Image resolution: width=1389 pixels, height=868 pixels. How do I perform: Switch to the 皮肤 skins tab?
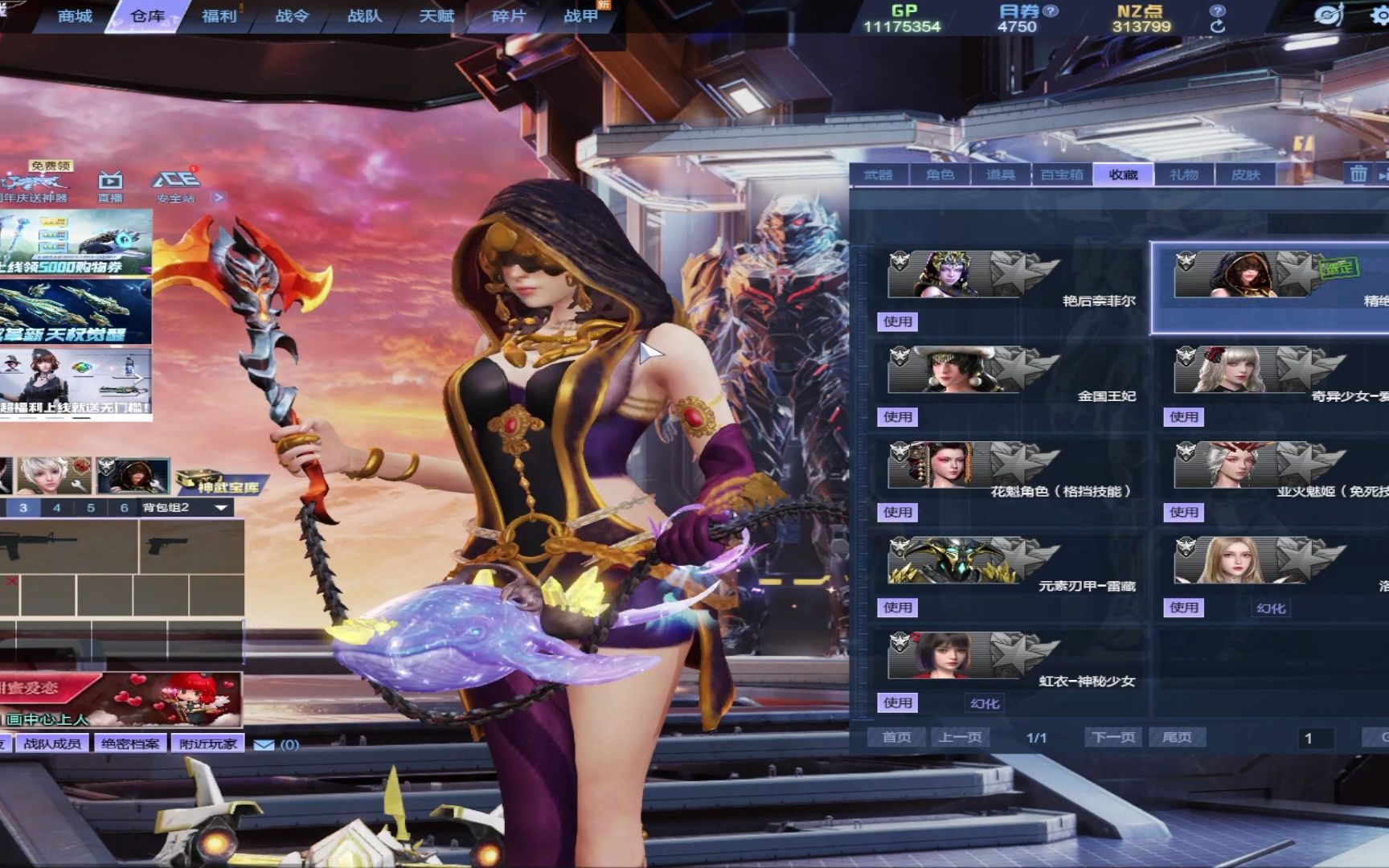tap(1246, 174)
